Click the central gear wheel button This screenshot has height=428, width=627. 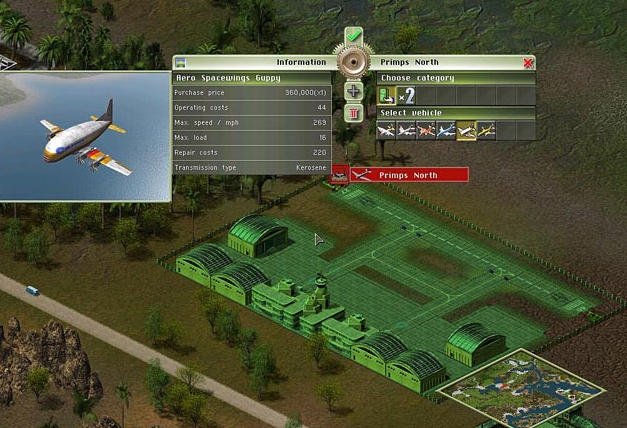[353, 63]
